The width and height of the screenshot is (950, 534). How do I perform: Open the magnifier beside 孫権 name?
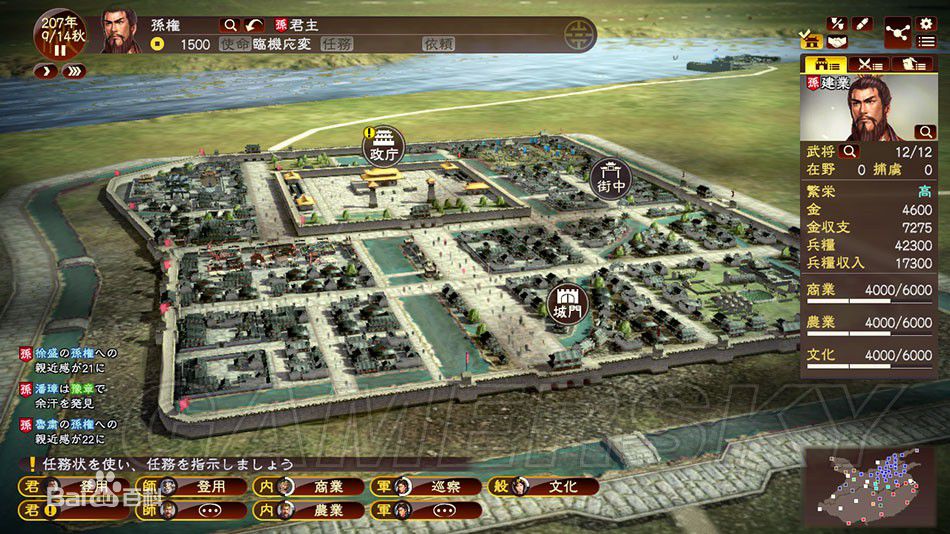point(230,24)
